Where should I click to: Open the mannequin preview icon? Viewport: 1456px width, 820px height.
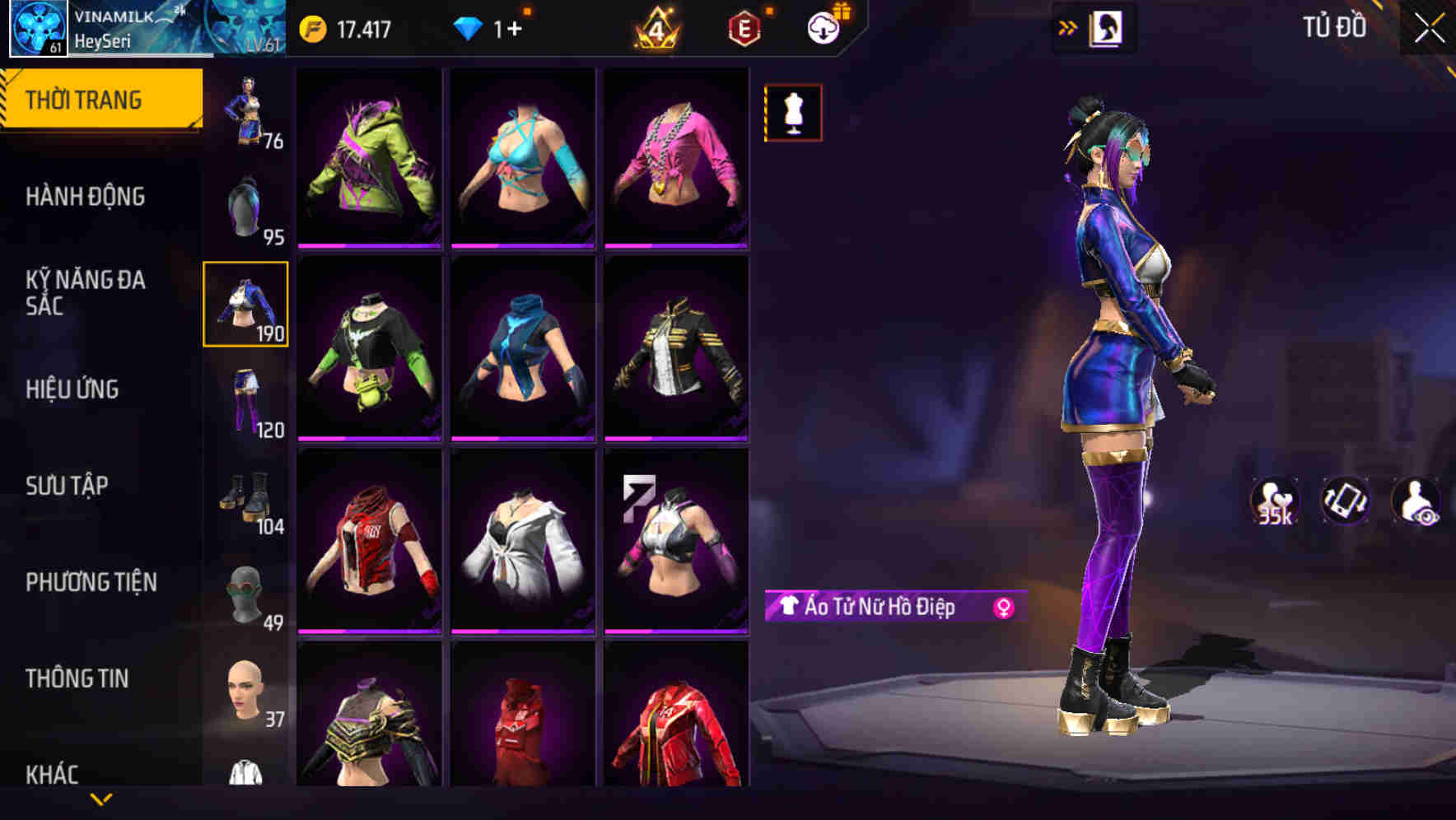pyautogui.click(x=792, y=112)
